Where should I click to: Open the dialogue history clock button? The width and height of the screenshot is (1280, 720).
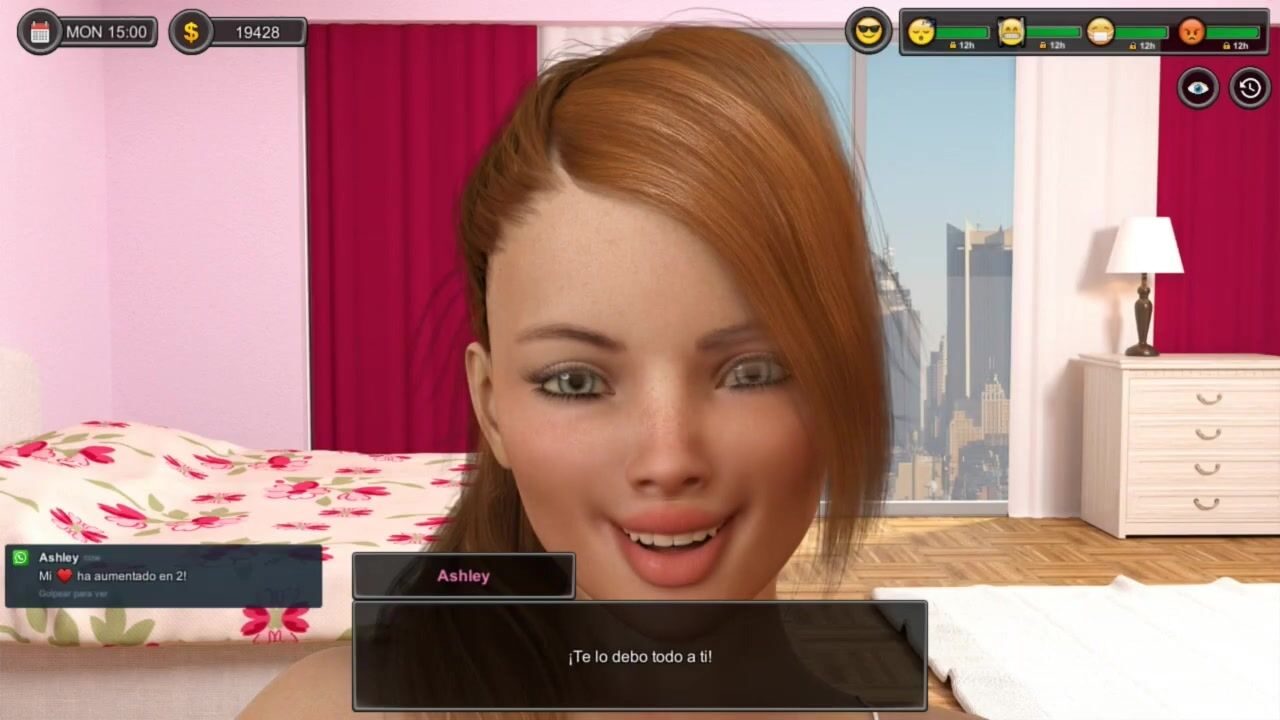1250,88
